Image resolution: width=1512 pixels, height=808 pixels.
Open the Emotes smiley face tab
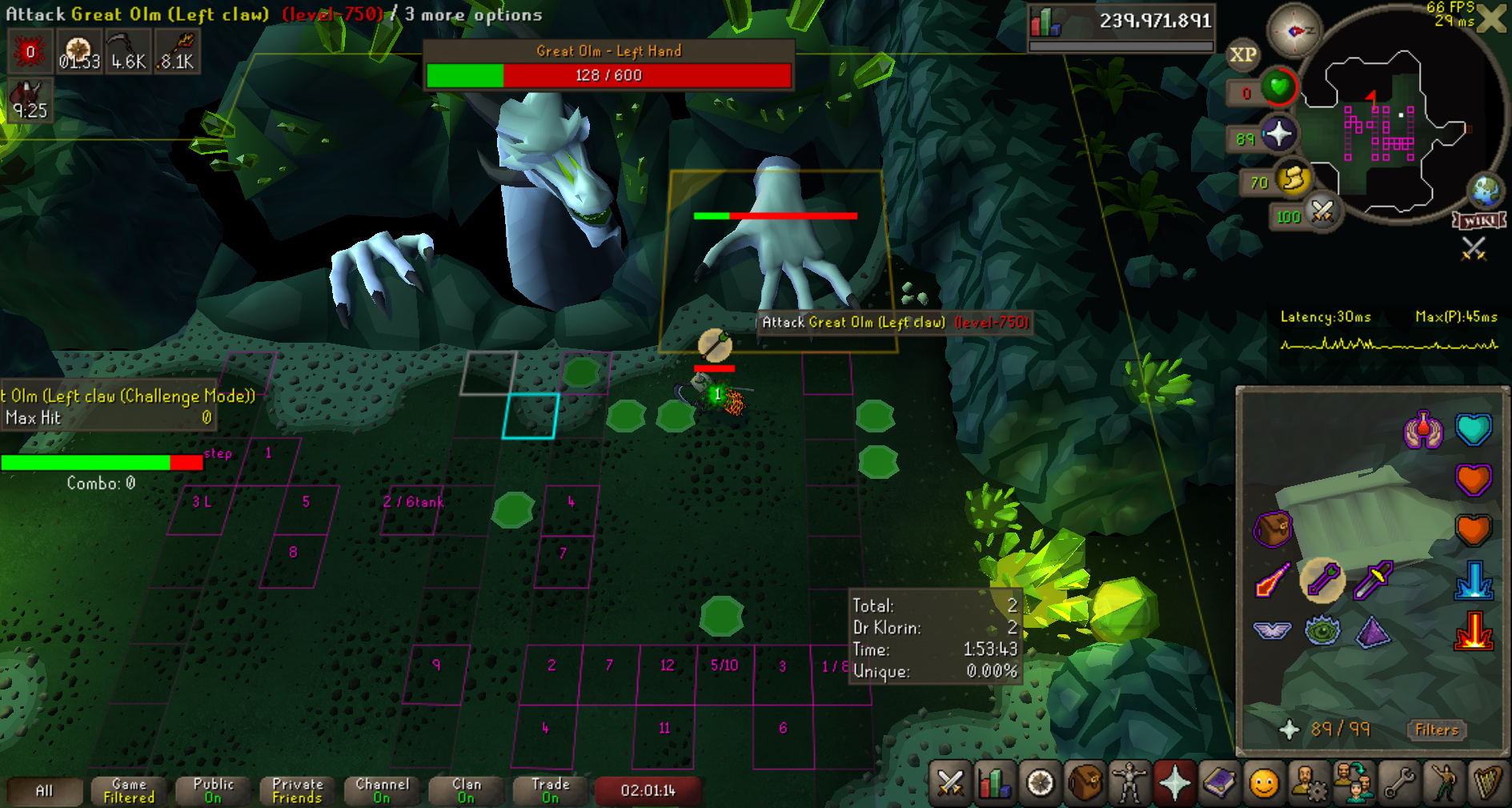tap(1264, 782)
